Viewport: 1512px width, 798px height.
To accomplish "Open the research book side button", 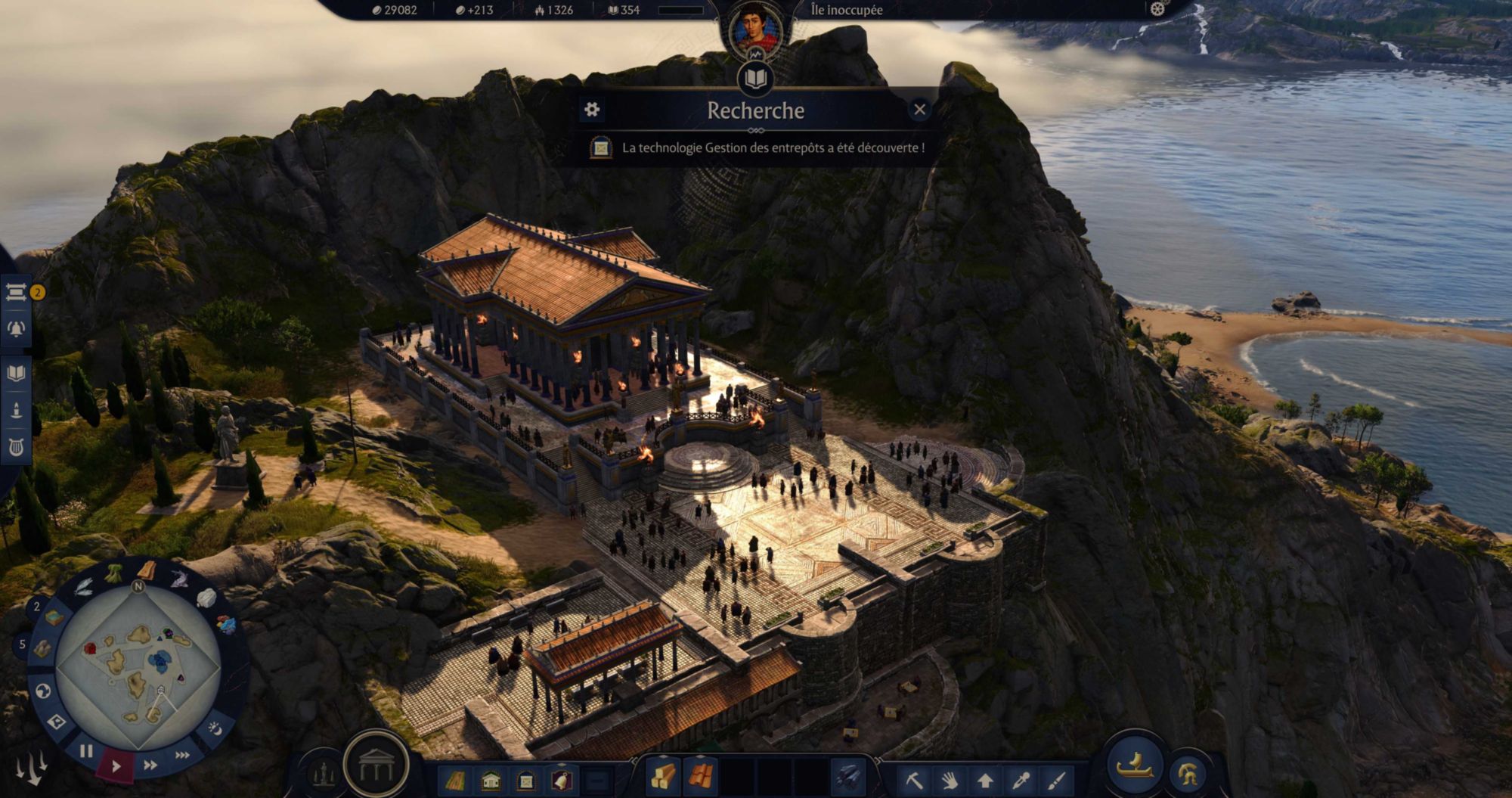I will (x=17, y=373).
